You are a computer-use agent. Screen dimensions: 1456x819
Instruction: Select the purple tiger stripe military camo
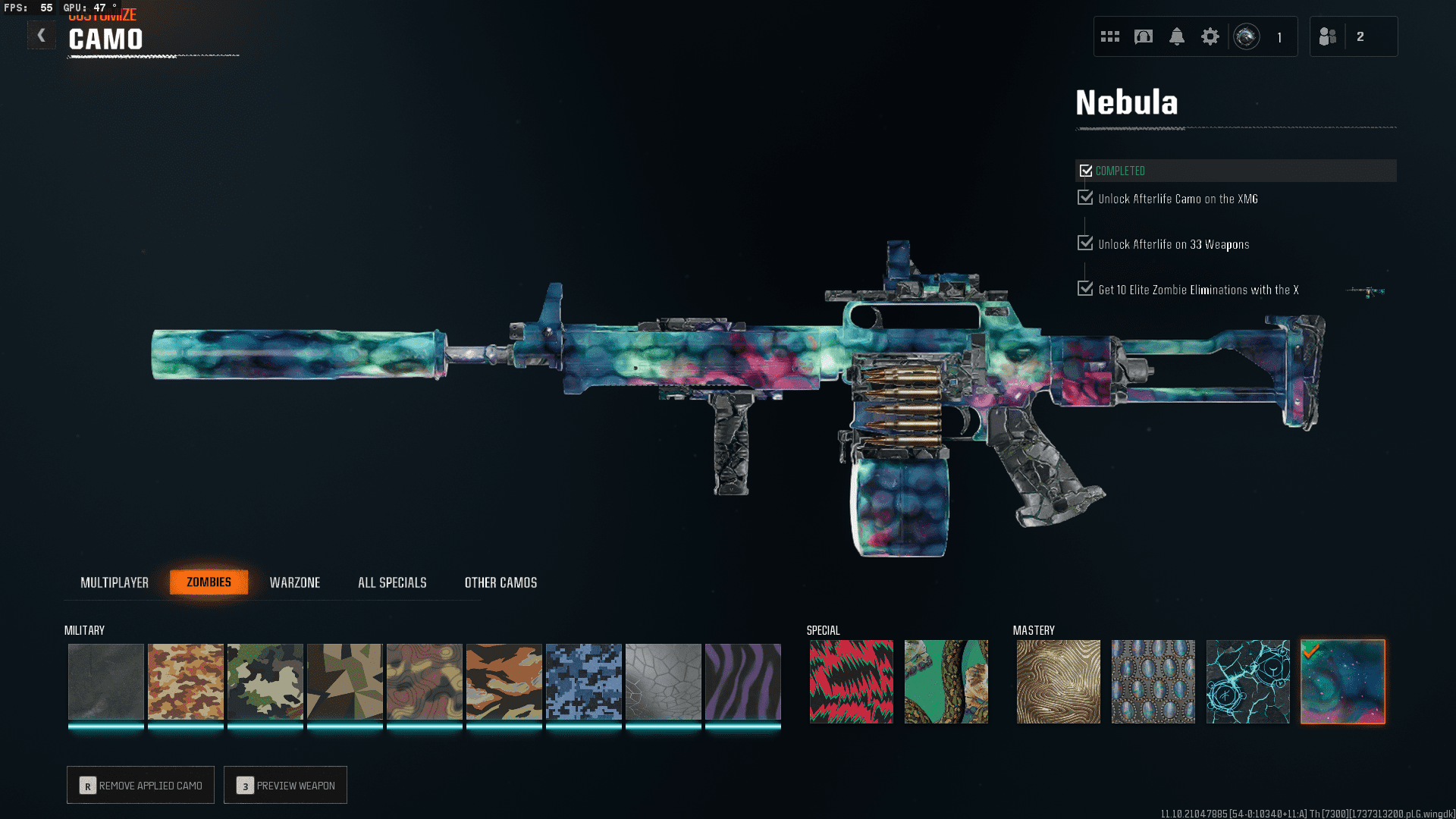point(742,681)
